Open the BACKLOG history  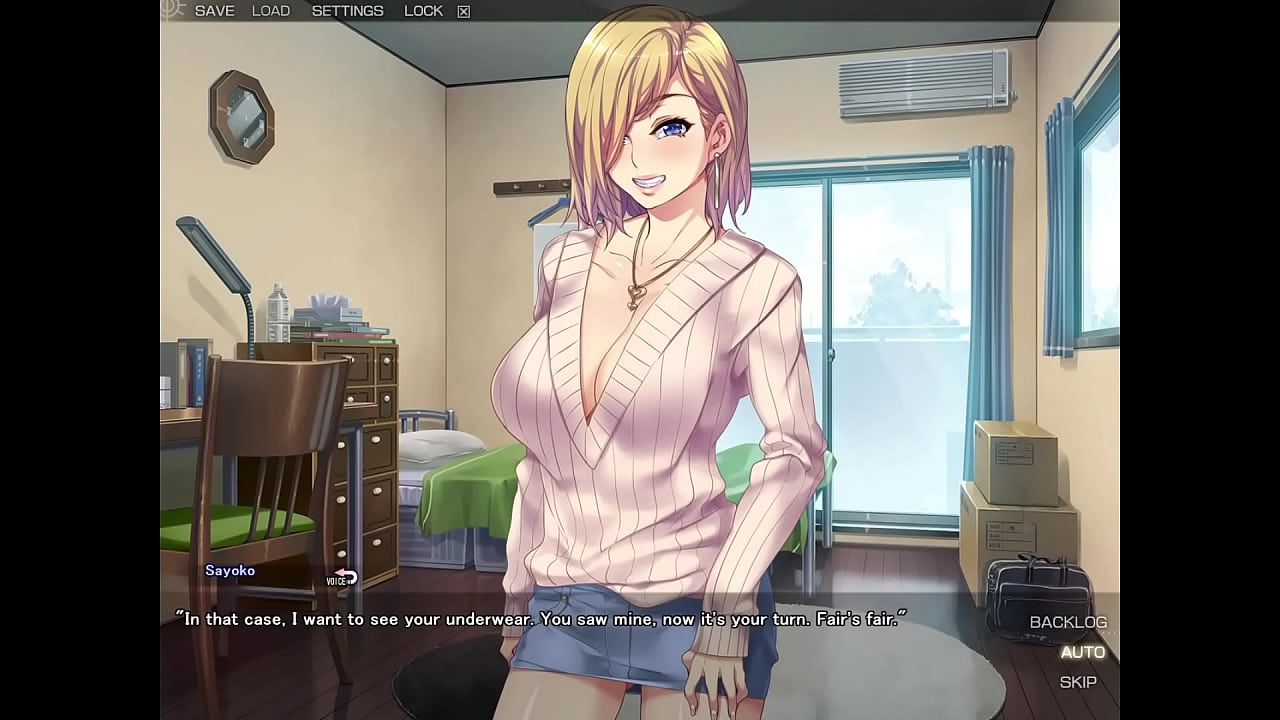1069,622
